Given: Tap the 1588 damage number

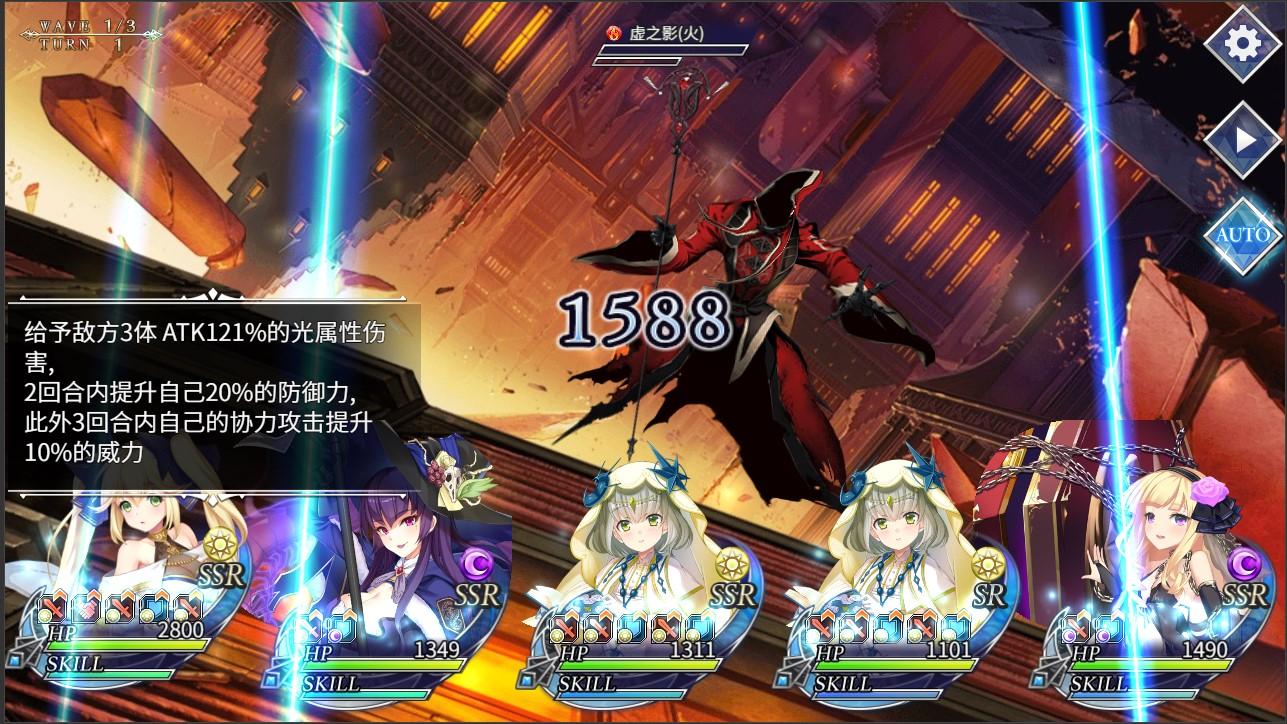Looking at the screenshot, I should pyautogui.click(x=646, y=320).
